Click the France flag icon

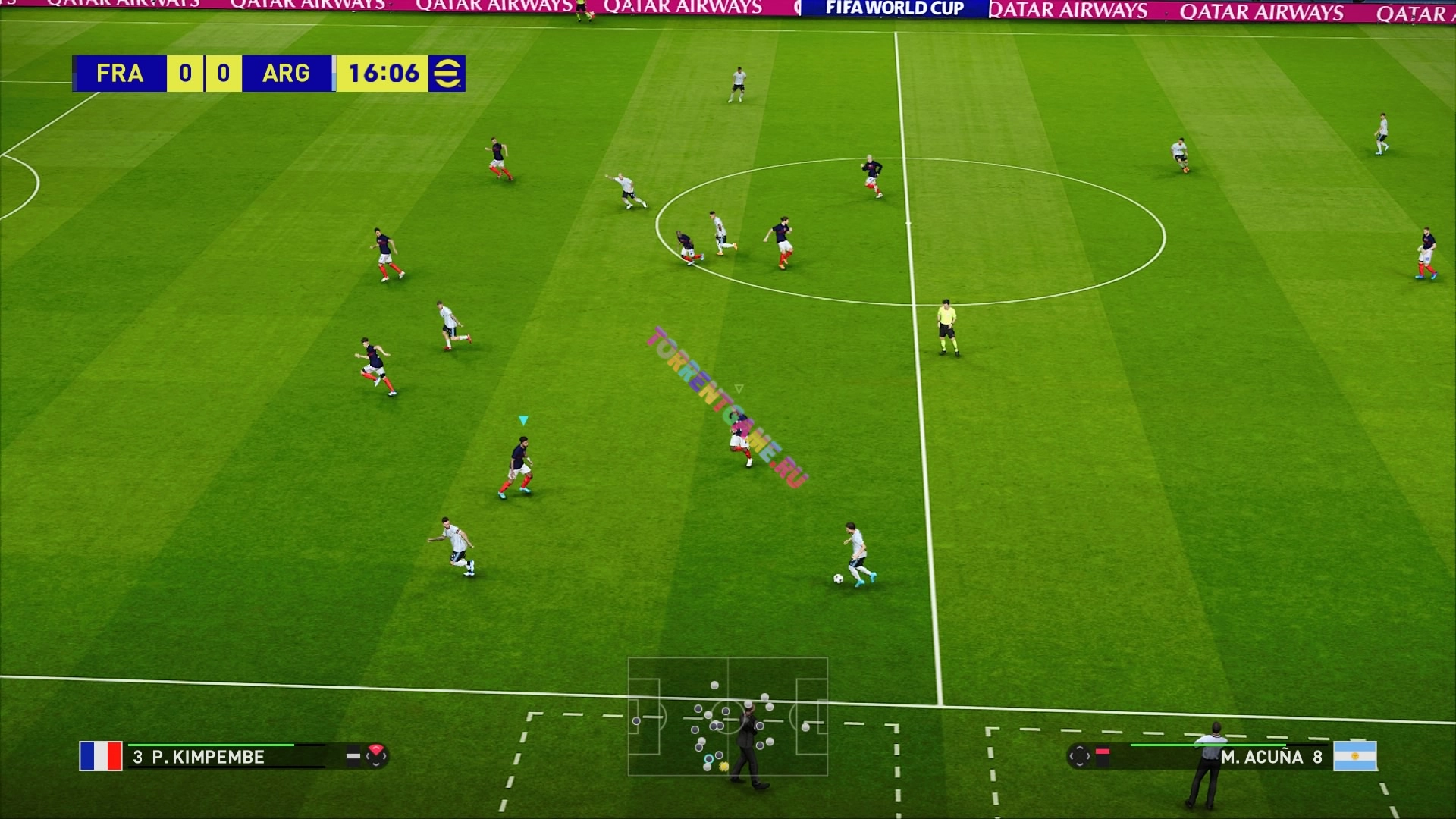tap(101, 756)
